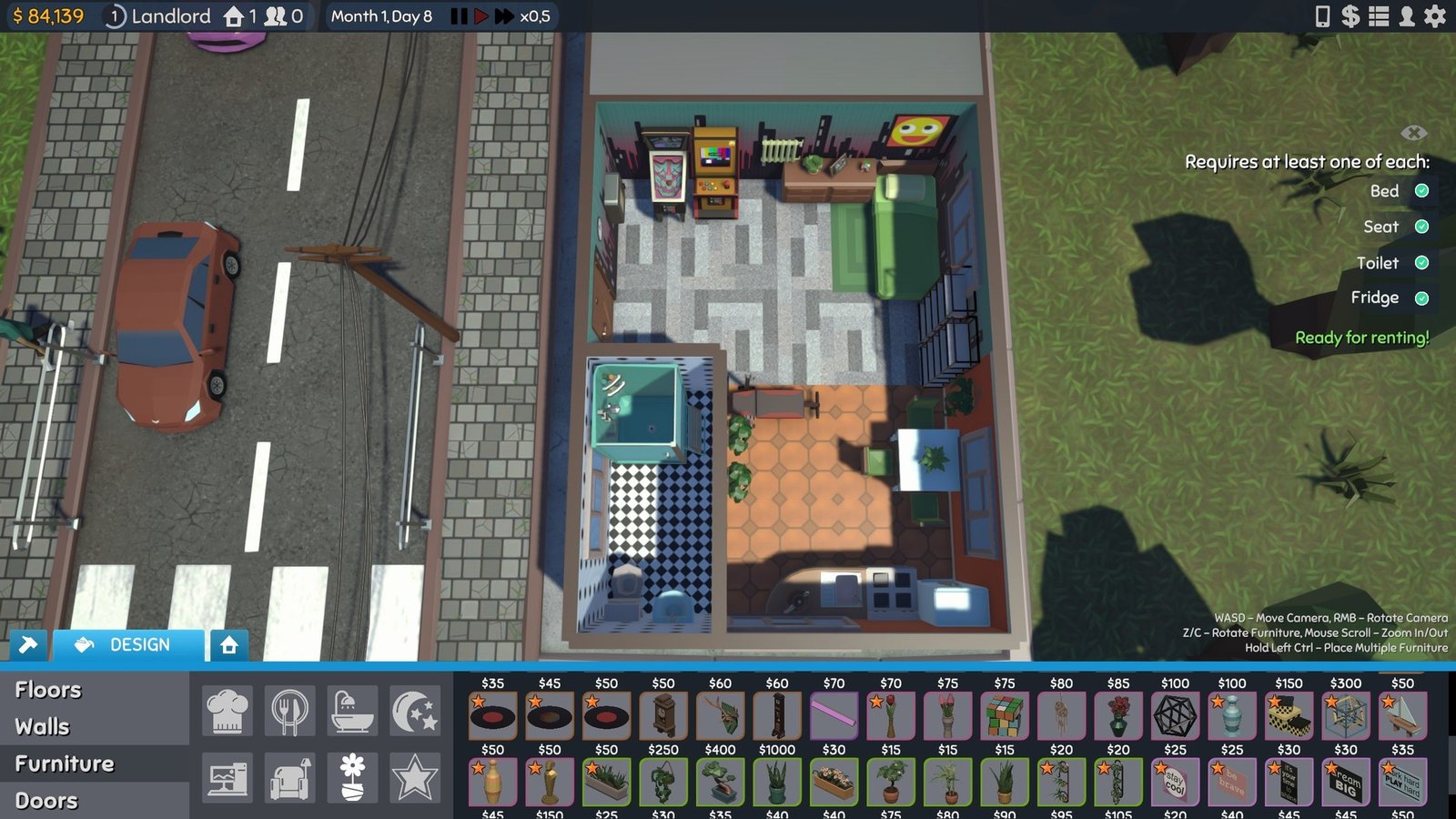Switch to the DESIGN tab
1456x819 pixels.
[x=127, y=645]
